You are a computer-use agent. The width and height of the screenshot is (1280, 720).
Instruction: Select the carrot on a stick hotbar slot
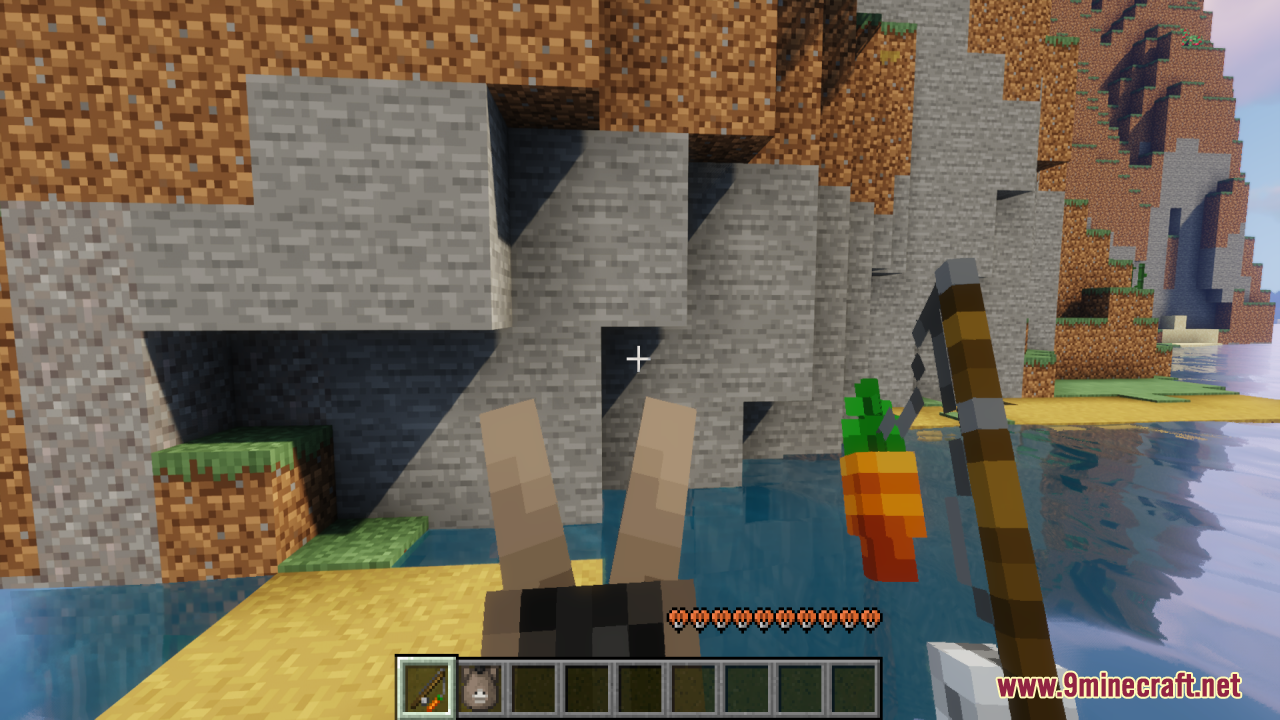[x=427, y=688]
